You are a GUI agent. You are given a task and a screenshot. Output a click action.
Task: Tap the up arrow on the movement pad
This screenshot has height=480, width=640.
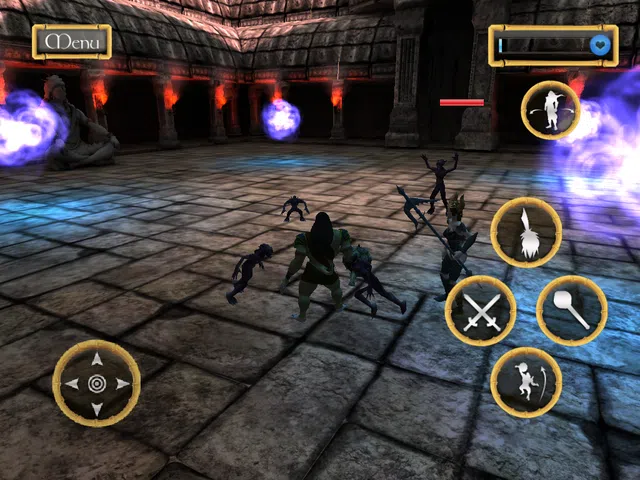[x=96, y=359]
